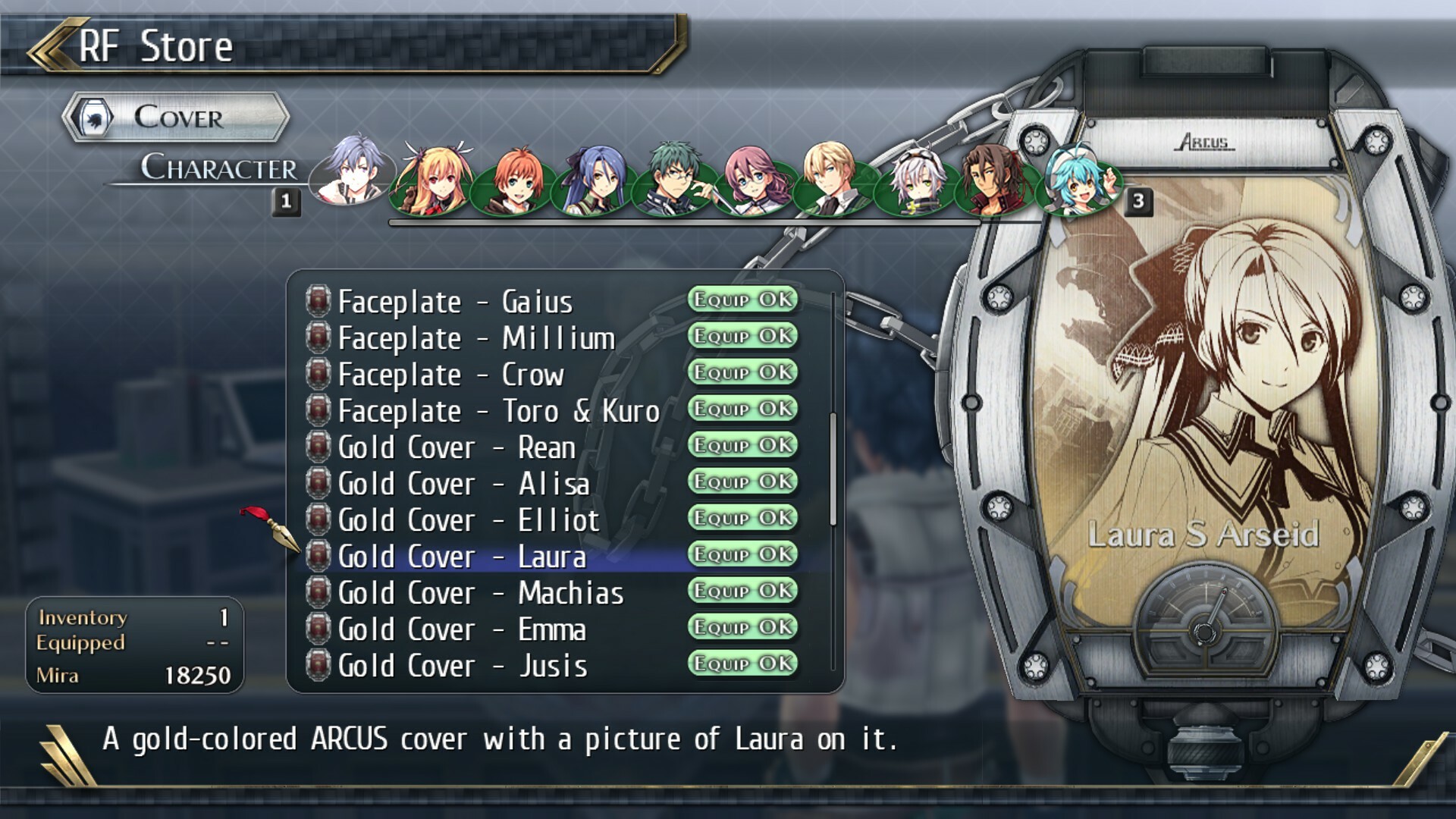Click the Gold Cover item icon beside Laura
The height and width of the screenshot is (819, 1456).
[318, 556]
